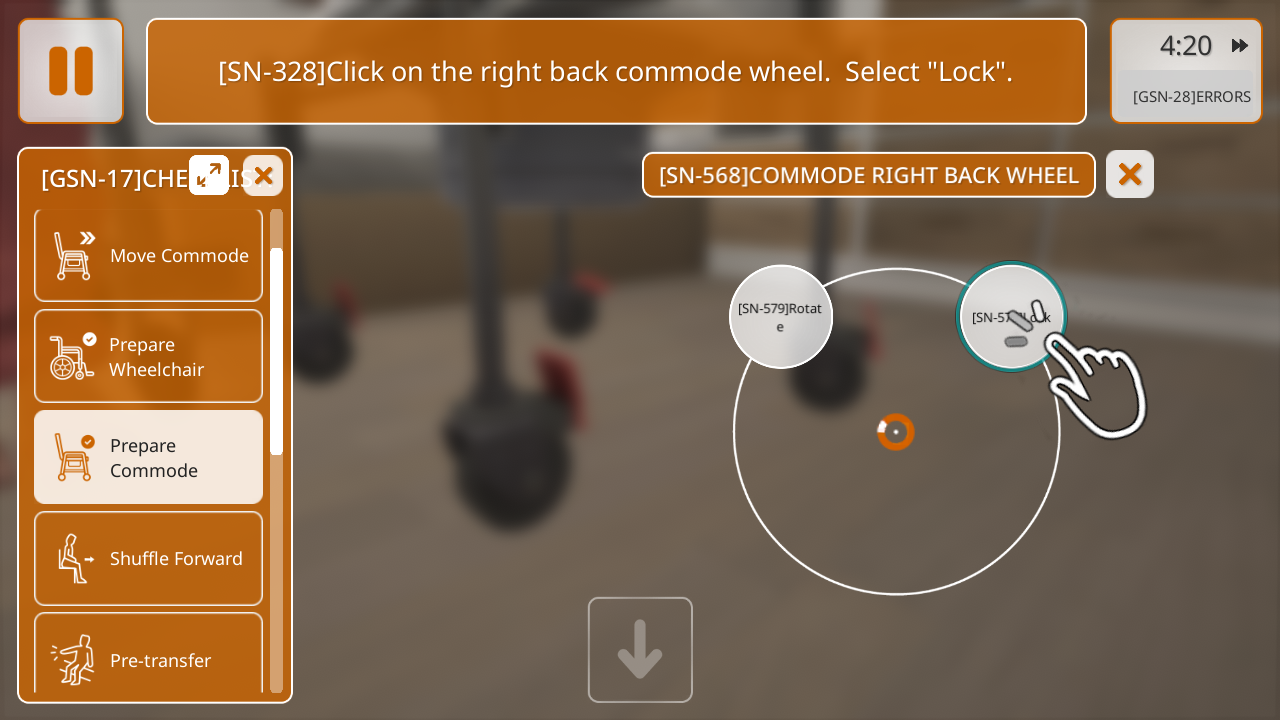Click the down arrow button
This screenshot has height=720, width=1280.
(640, 650)
